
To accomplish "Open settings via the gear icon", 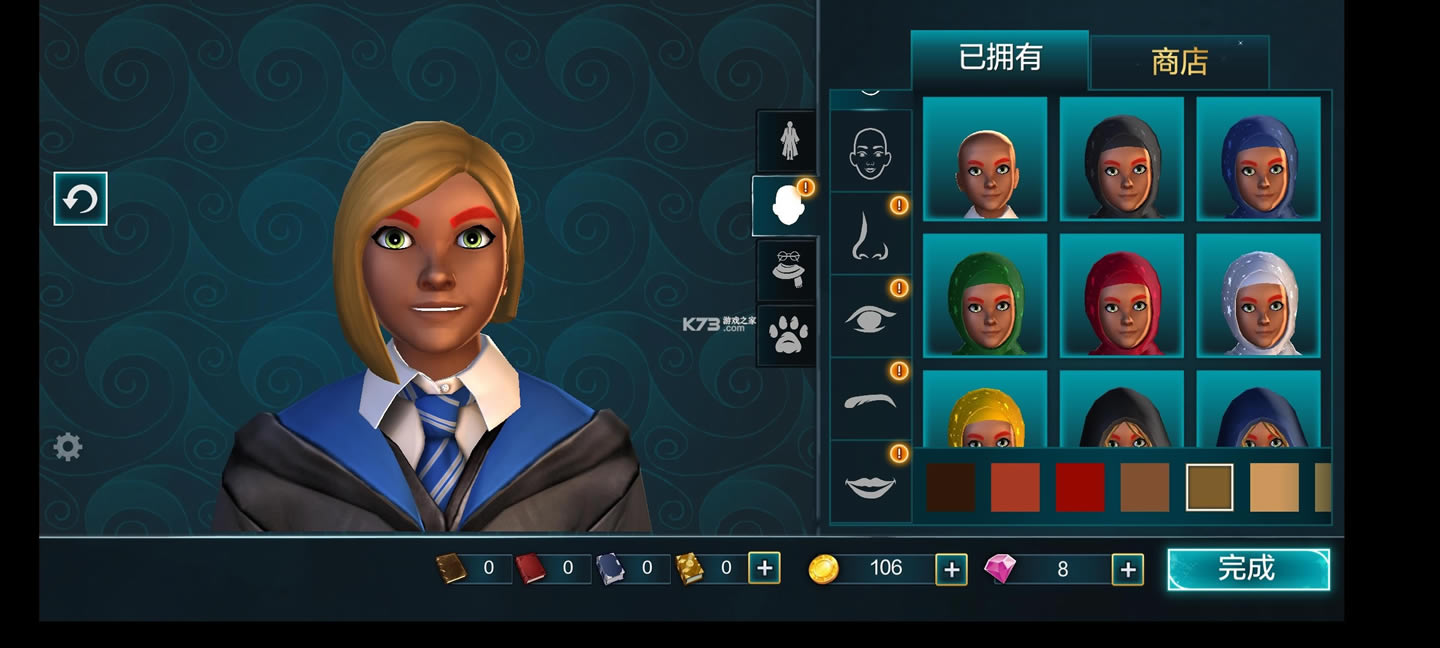I will 68,447.
